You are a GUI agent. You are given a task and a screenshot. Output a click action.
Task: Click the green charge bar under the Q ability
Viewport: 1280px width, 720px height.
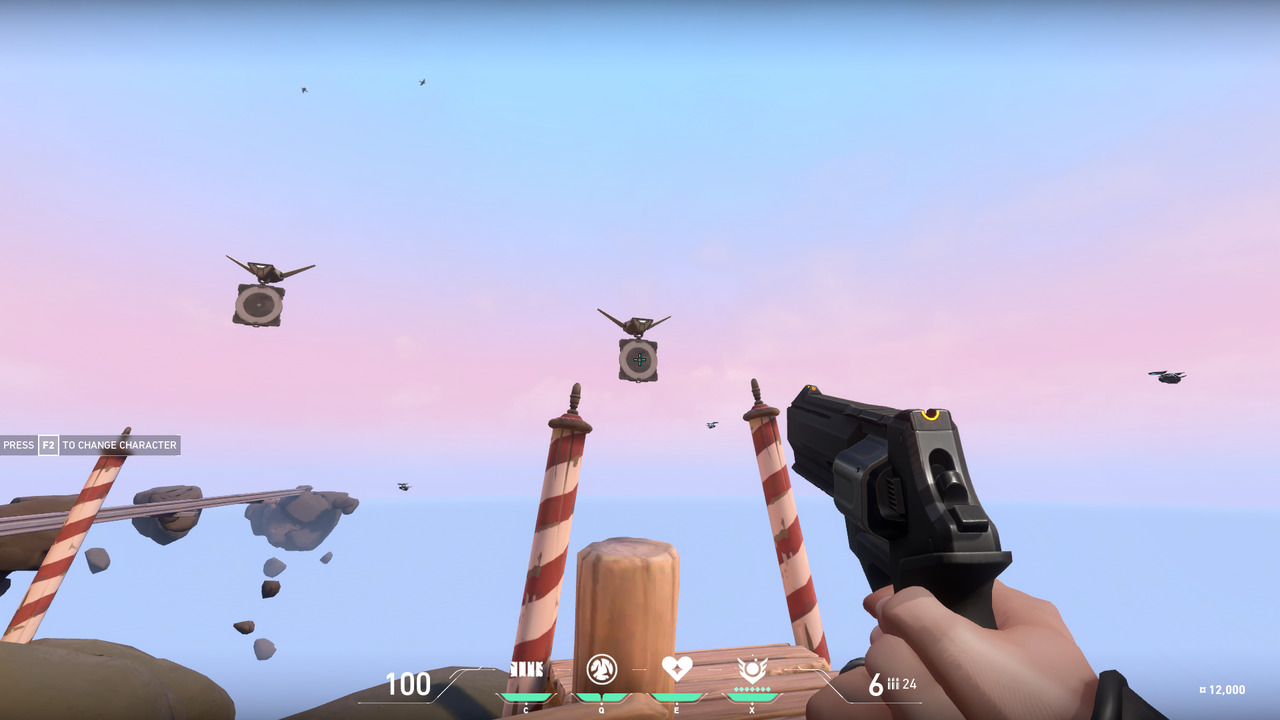point(602,696)
